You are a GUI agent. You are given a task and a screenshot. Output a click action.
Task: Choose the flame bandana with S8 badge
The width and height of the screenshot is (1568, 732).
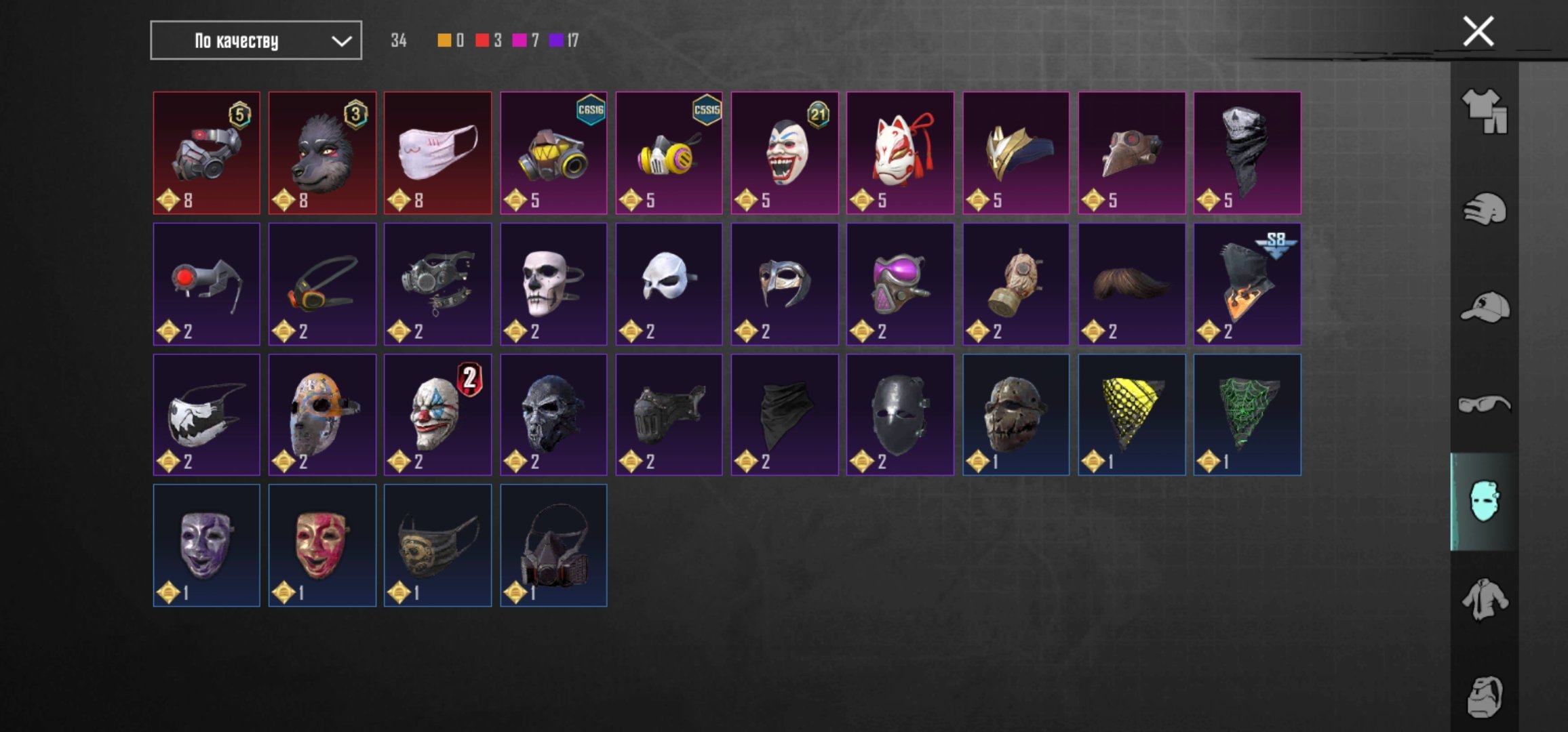[1247, 284]
